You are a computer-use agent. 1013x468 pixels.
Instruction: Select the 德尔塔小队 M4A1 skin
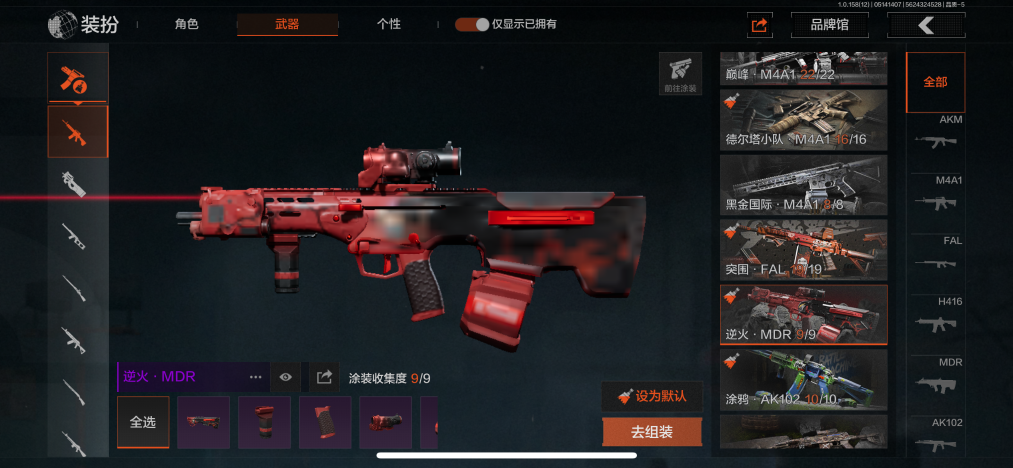(803, 120)
